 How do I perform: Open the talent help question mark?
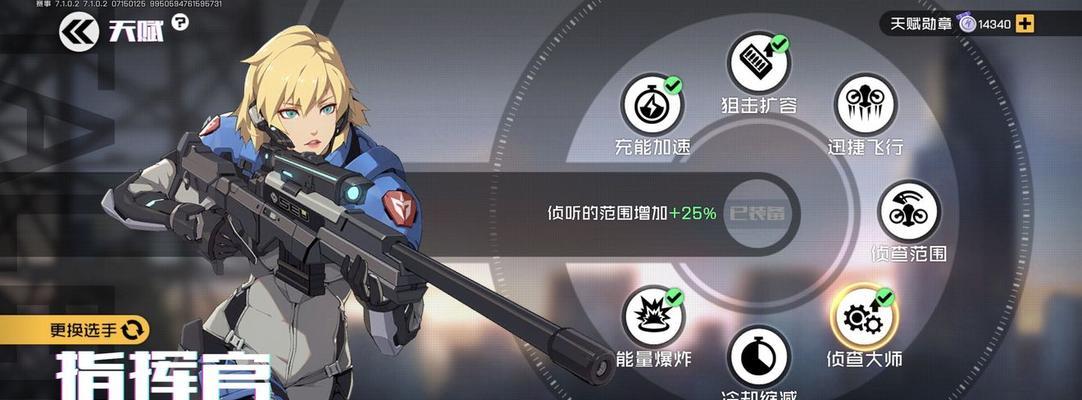click(x=180, y=22)
